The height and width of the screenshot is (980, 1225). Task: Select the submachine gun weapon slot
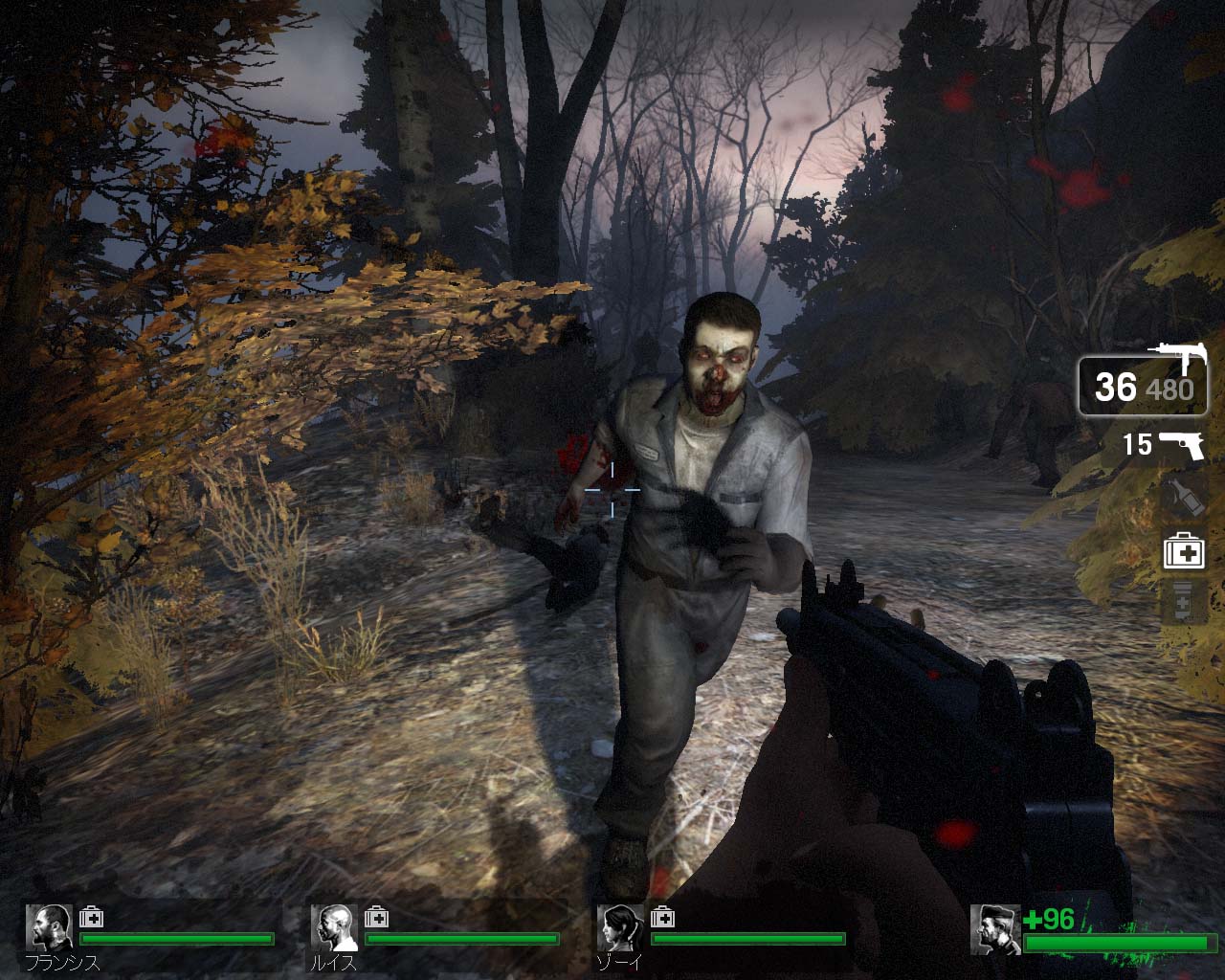pyautogui.click(x=1143, y=385)
